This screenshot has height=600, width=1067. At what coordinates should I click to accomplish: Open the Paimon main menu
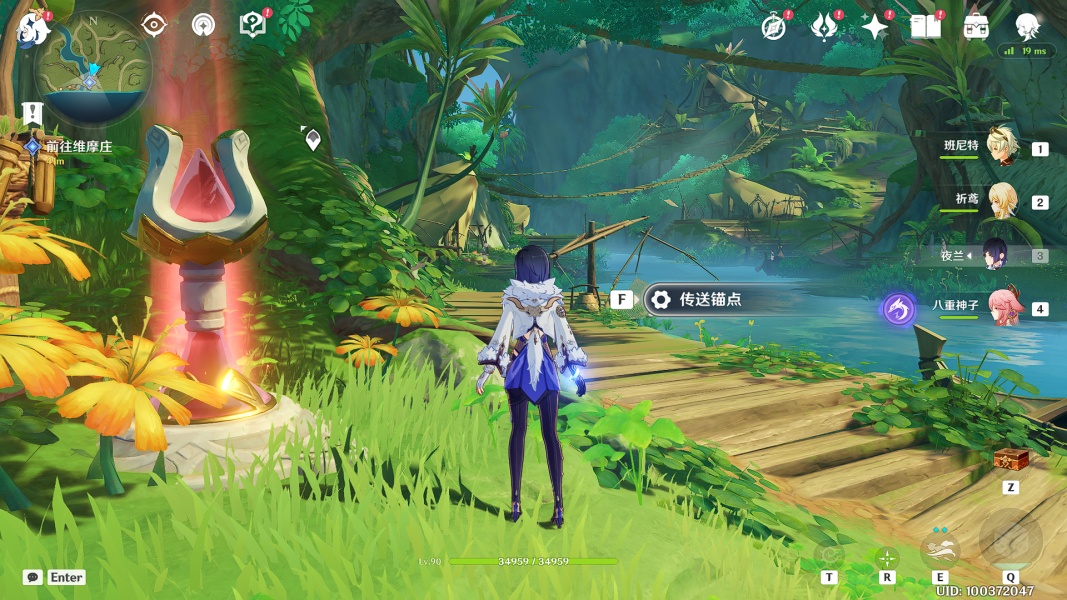coord(34,28)
